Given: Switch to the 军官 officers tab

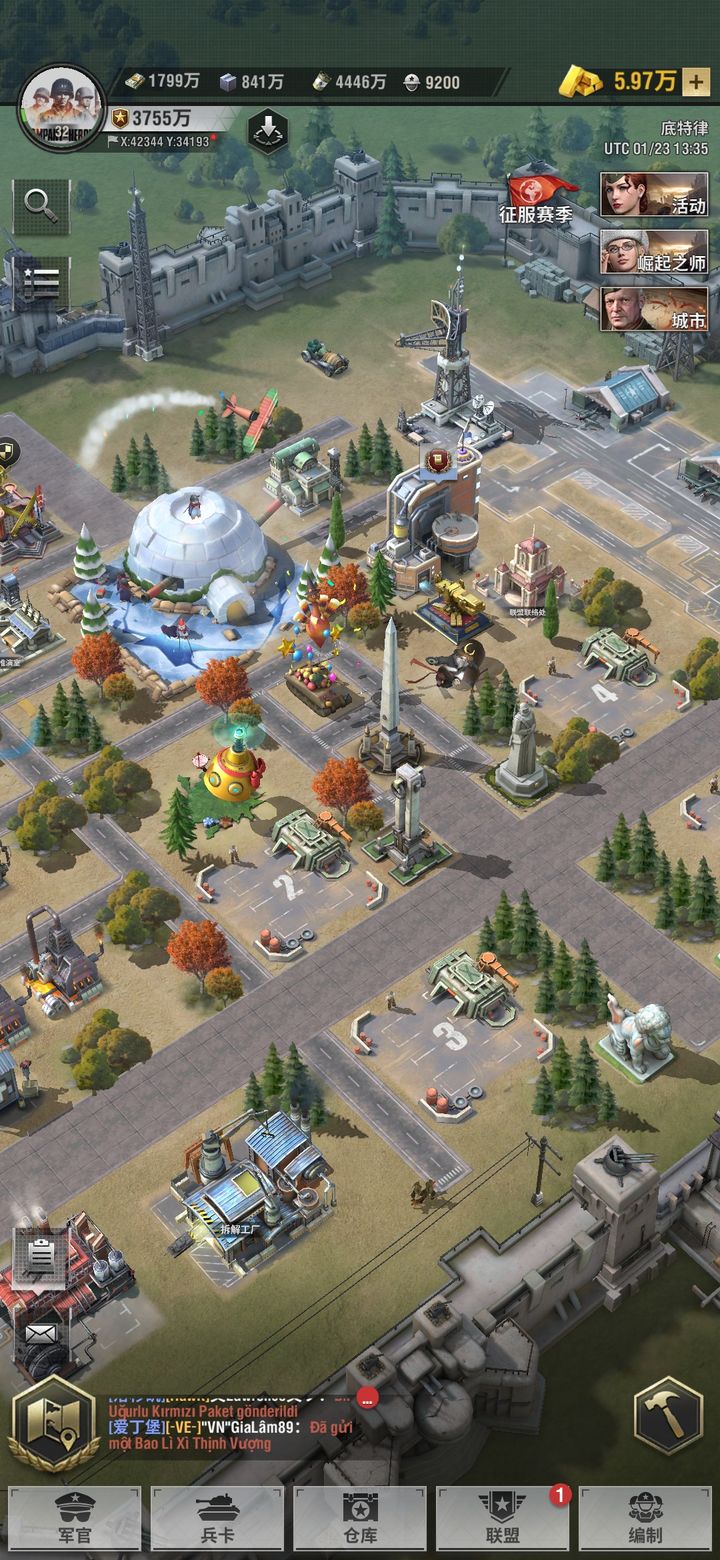Looking at the screenshot, I should [x=75, y=1518].
